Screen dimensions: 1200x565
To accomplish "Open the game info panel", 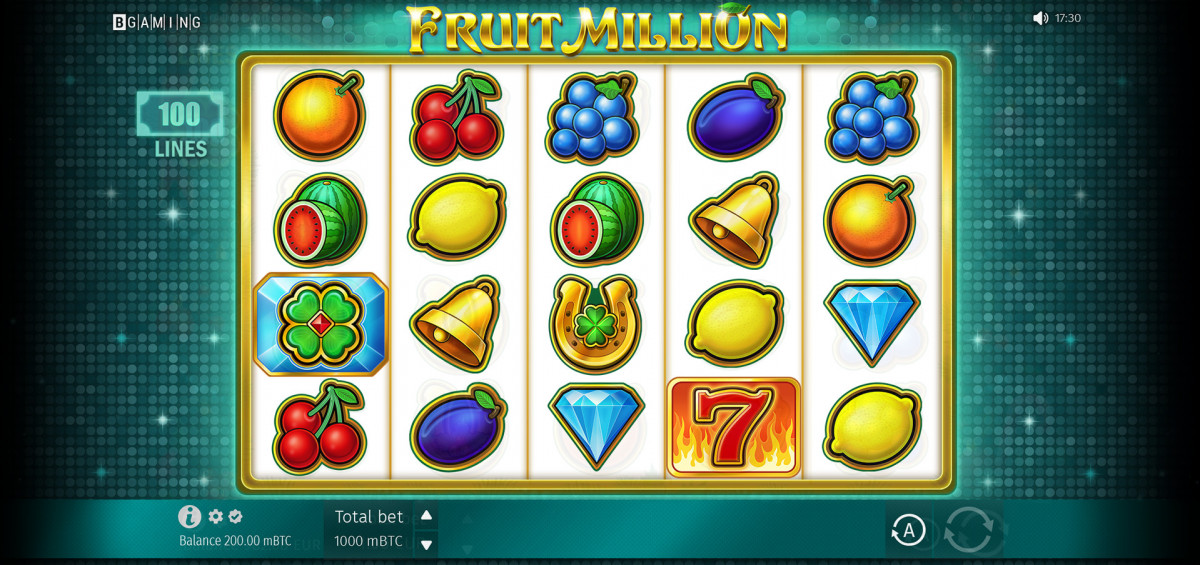I will pos(189,516).
